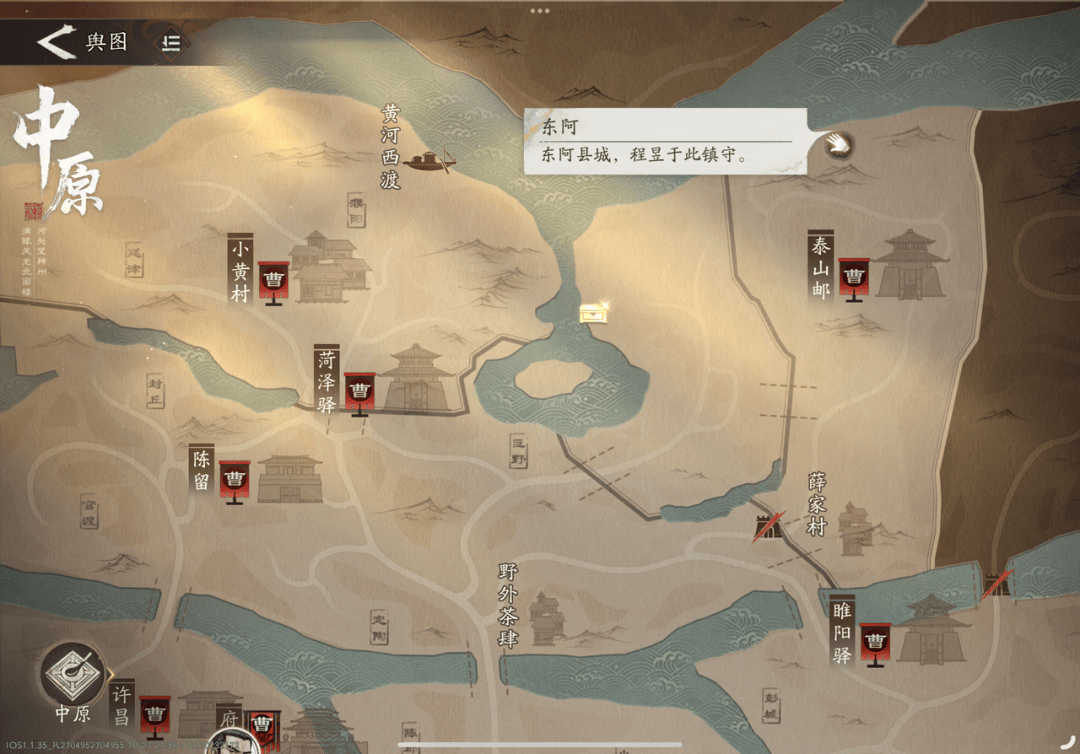Viewport: 1080px width, 754px height.
Task: Choose the 菏泽驿 station marker
Action: coord(359,391)
